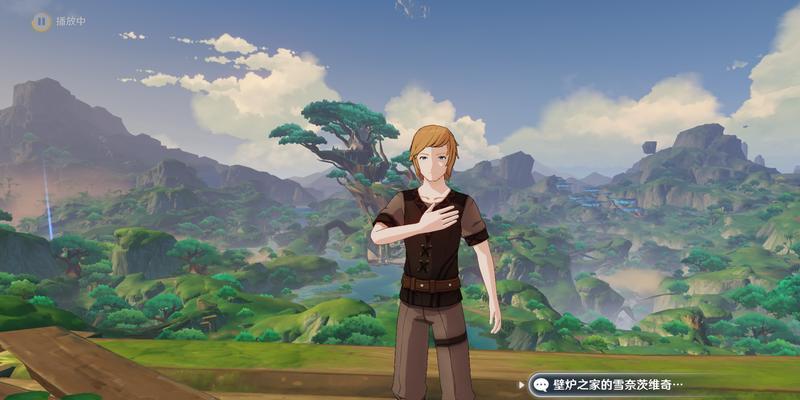The width and height of the screenshot is (800, 400).
Task: Pause the auto-playing dialogue
Action: 41,21
